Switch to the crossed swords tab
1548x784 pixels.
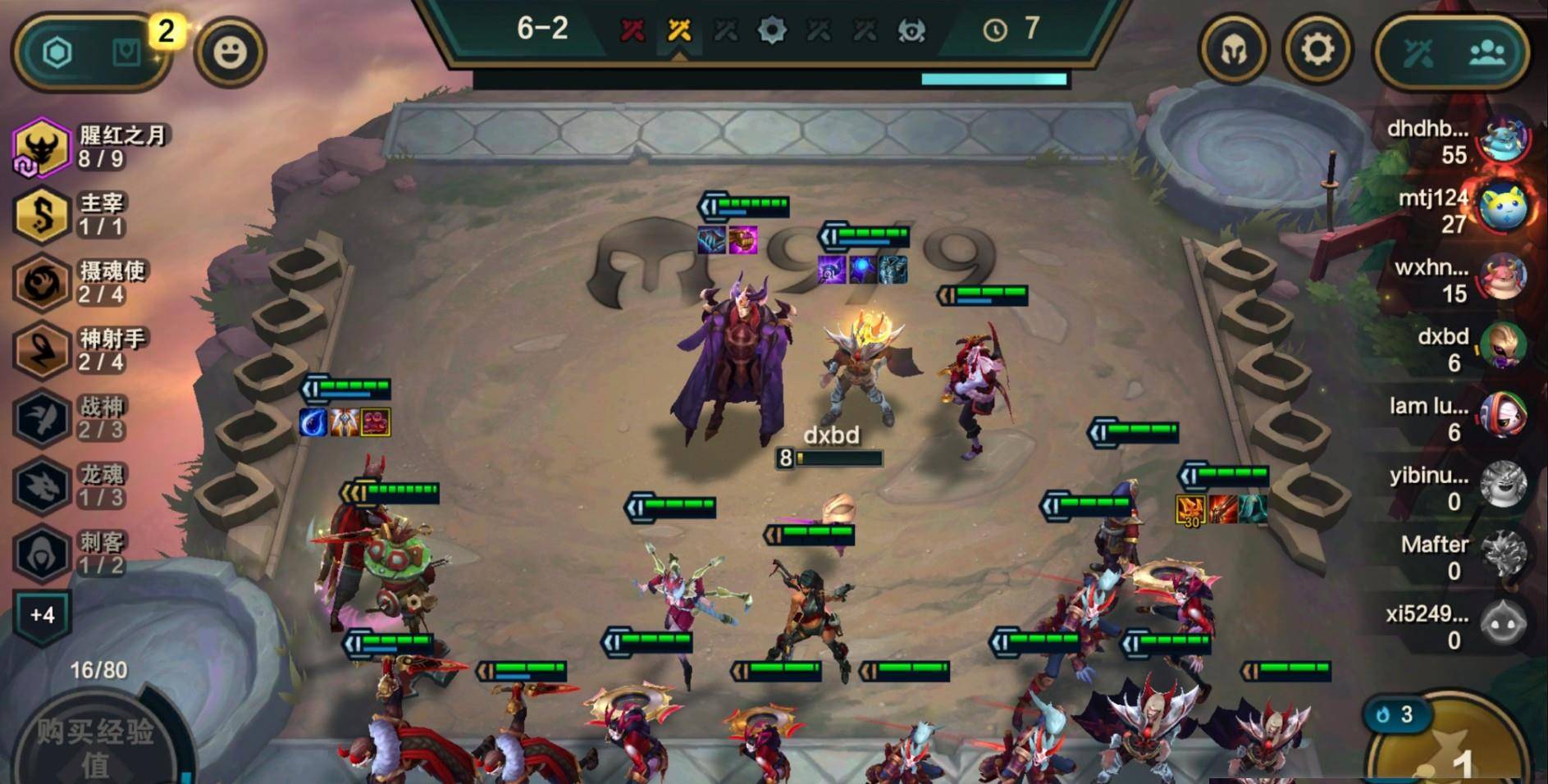pos(1418,53)
